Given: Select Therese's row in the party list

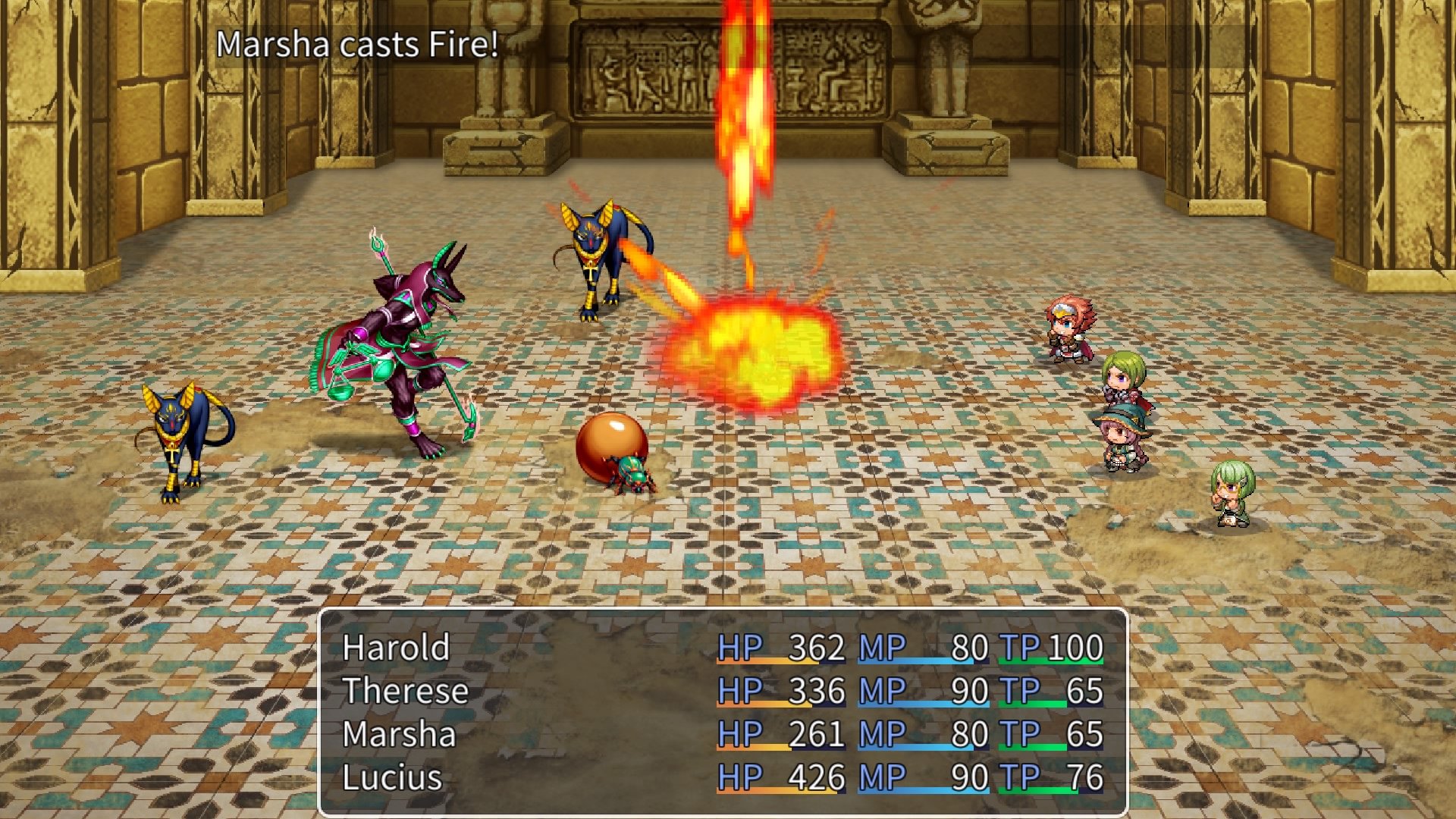Looking at the screenshot, I should click(406, 692).
